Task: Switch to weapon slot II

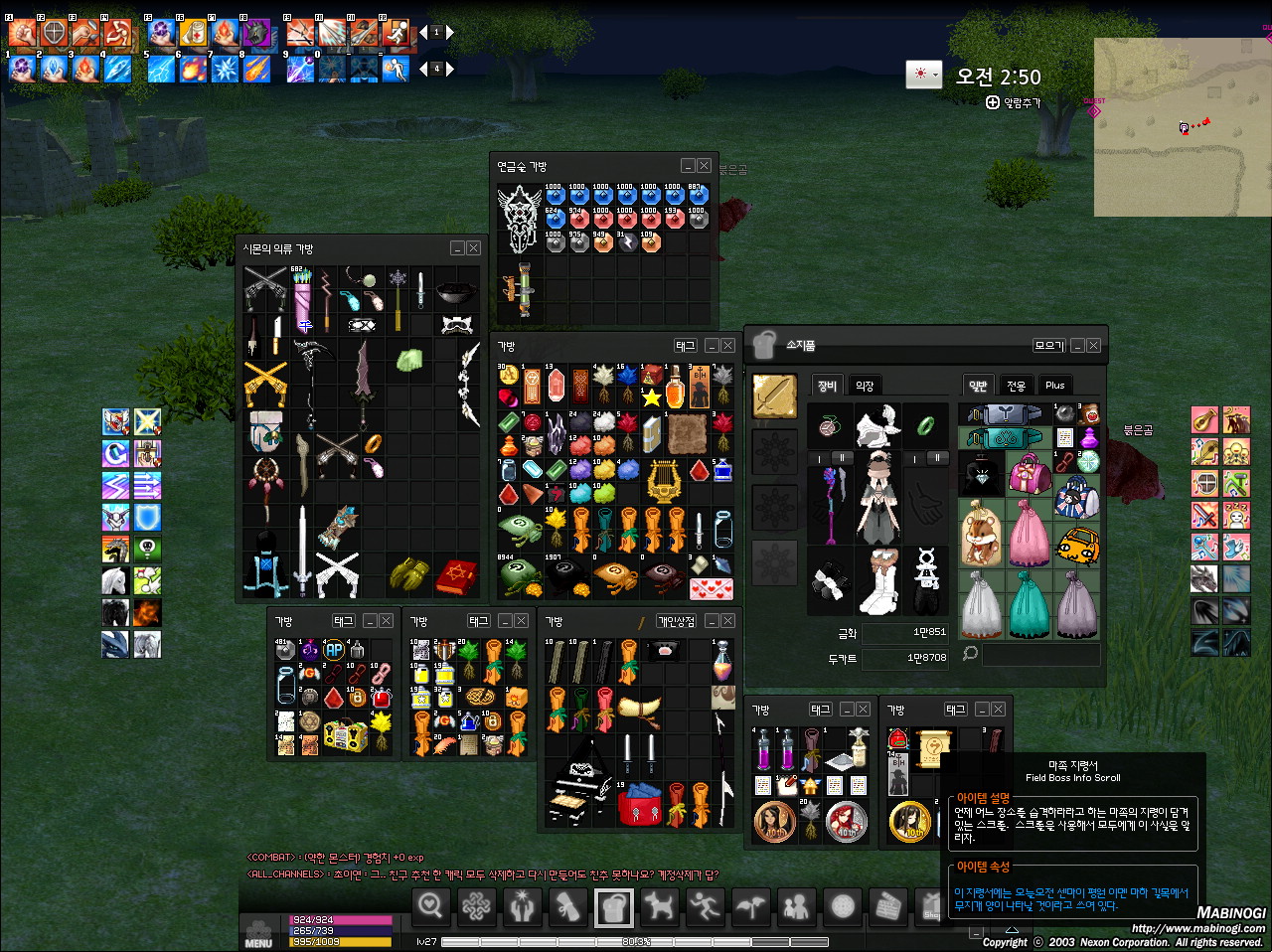Action: click(842, 456)
